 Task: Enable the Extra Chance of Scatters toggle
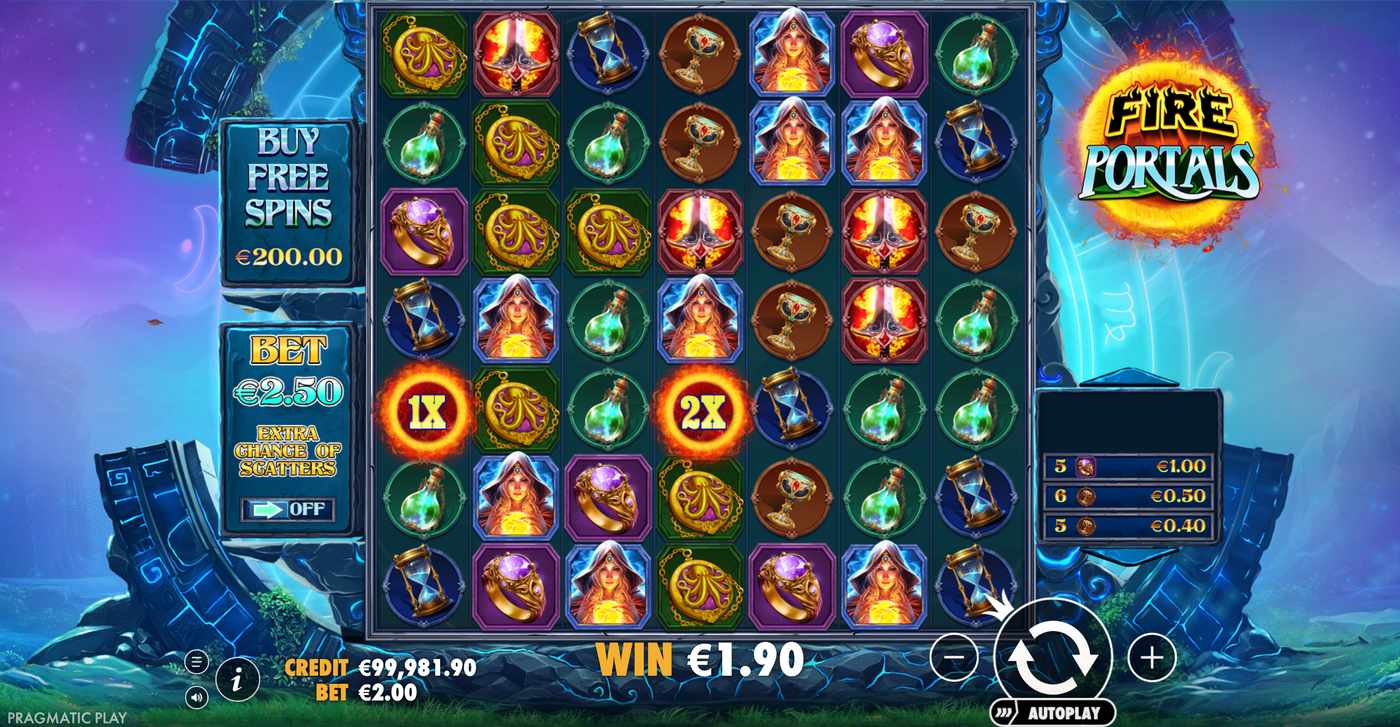pyautogui.click(x=288, y=508)
